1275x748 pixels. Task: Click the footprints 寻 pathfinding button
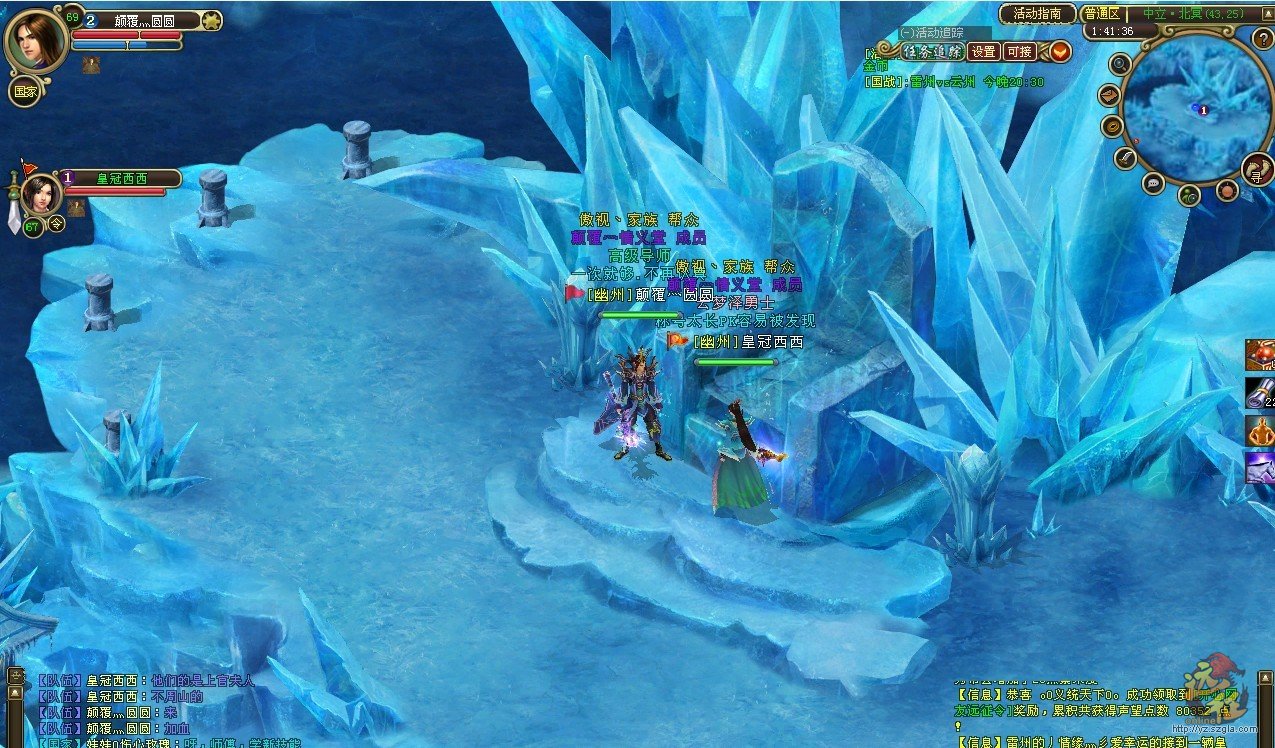1257,170
